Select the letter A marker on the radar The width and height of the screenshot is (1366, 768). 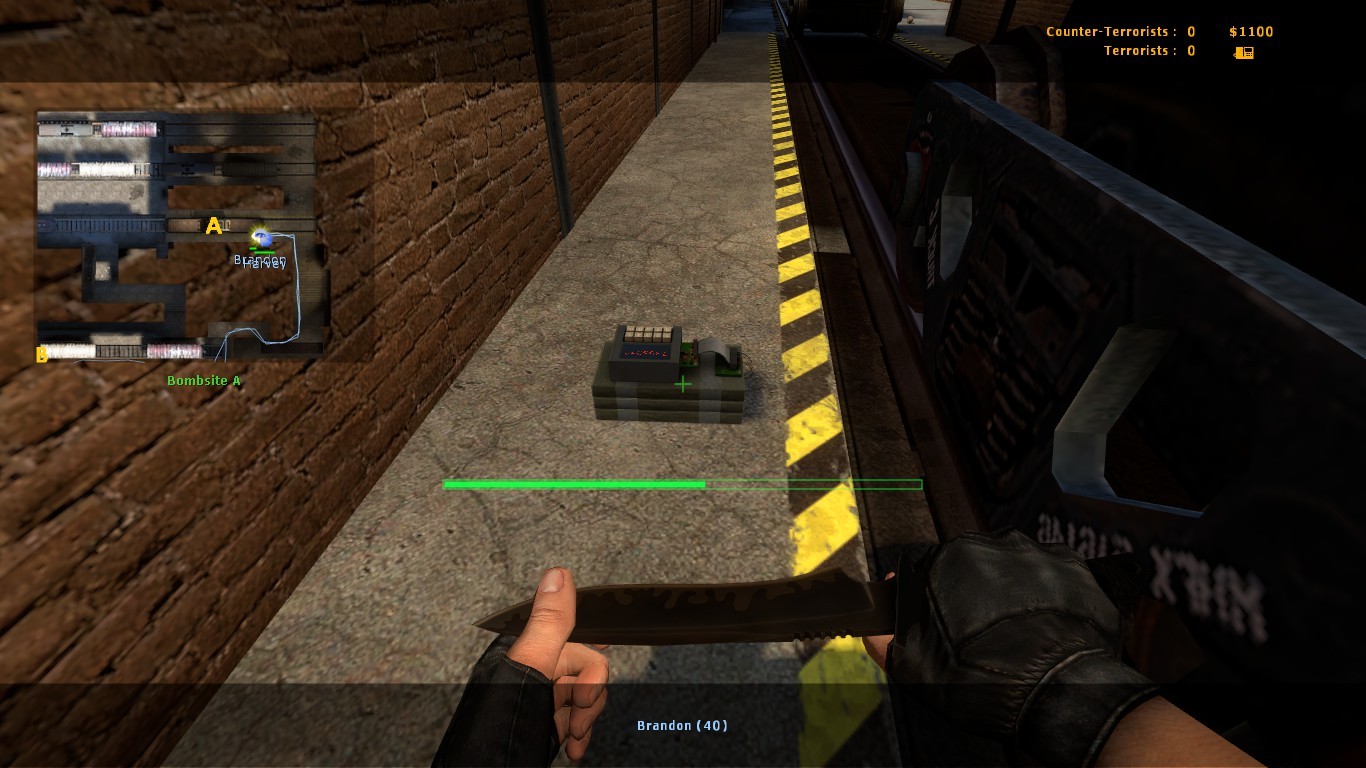tap(213, 226)
